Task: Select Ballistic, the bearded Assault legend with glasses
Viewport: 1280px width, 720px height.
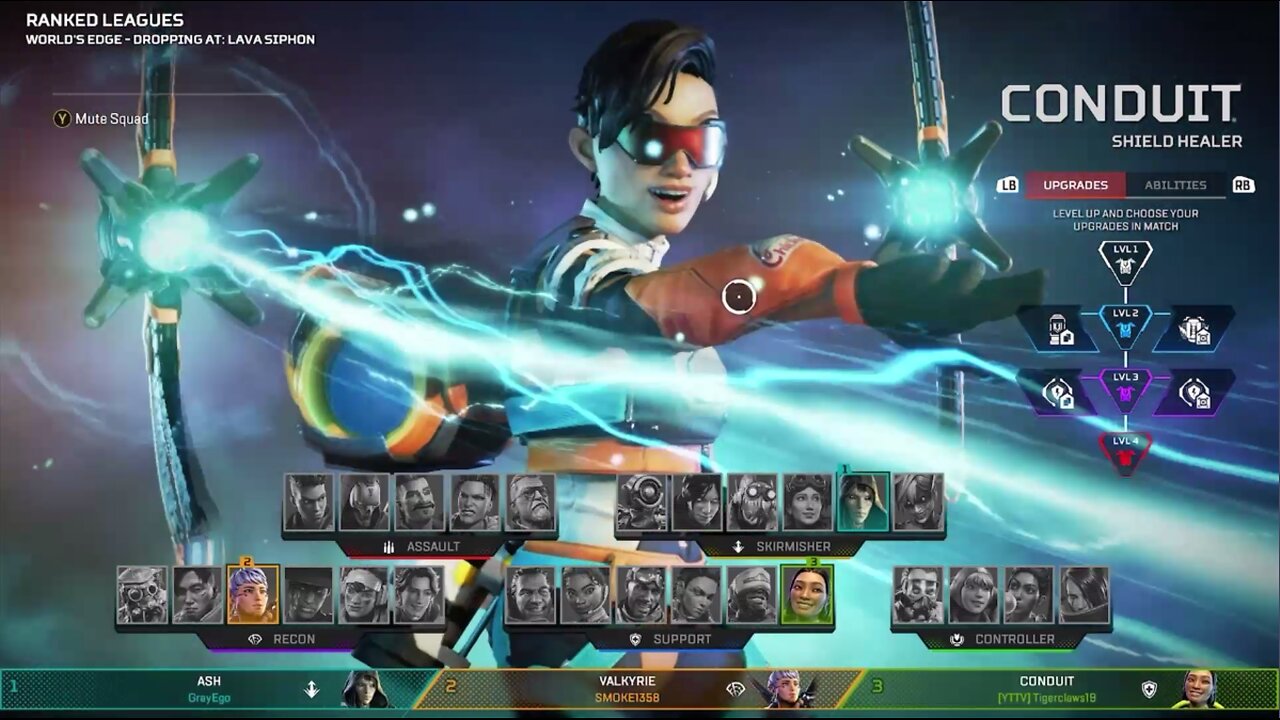Action: coord(530,502)
